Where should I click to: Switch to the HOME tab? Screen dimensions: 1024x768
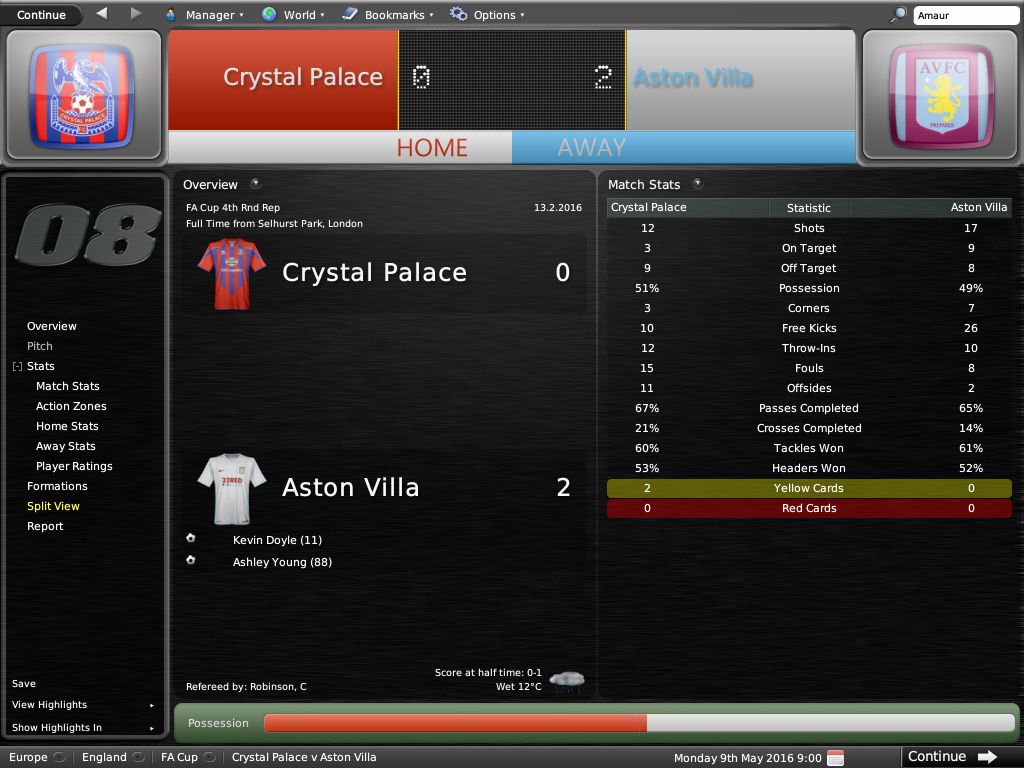(432, 147)
